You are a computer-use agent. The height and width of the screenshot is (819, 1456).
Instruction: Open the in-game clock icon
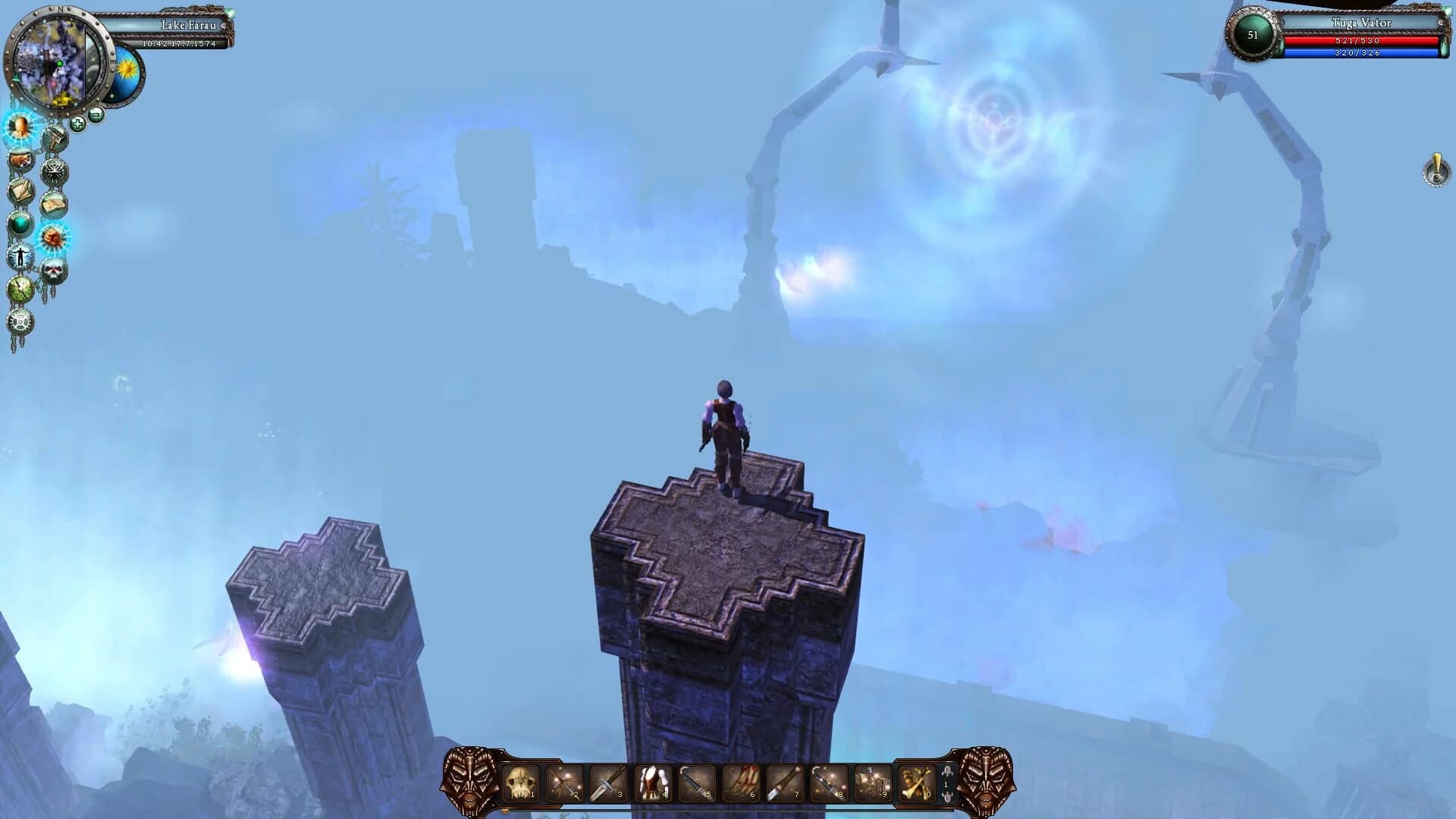(20, 289)
